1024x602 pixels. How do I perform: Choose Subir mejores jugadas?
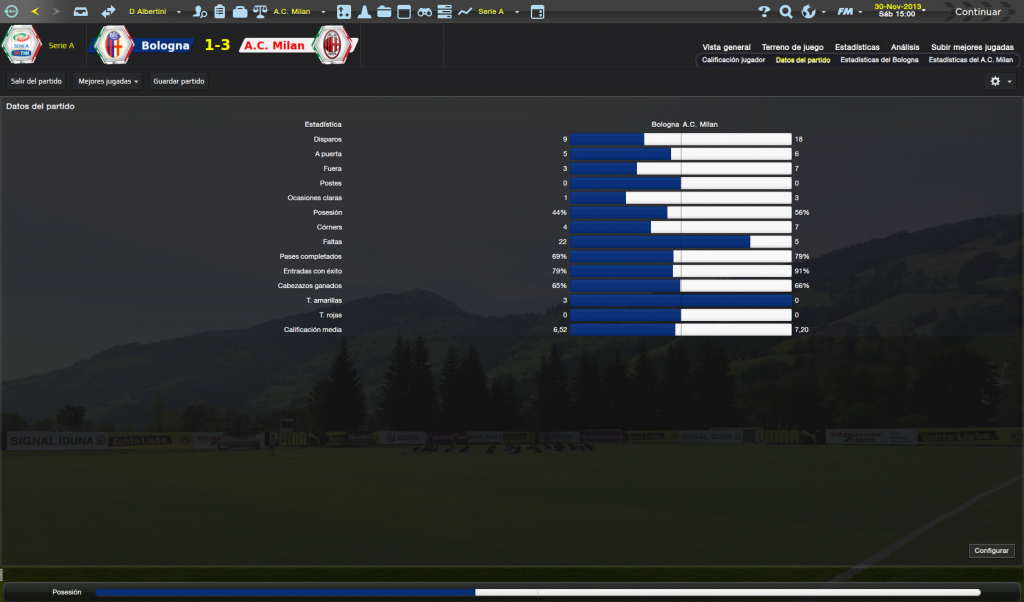pyautogui.click(x=971, y=47)
